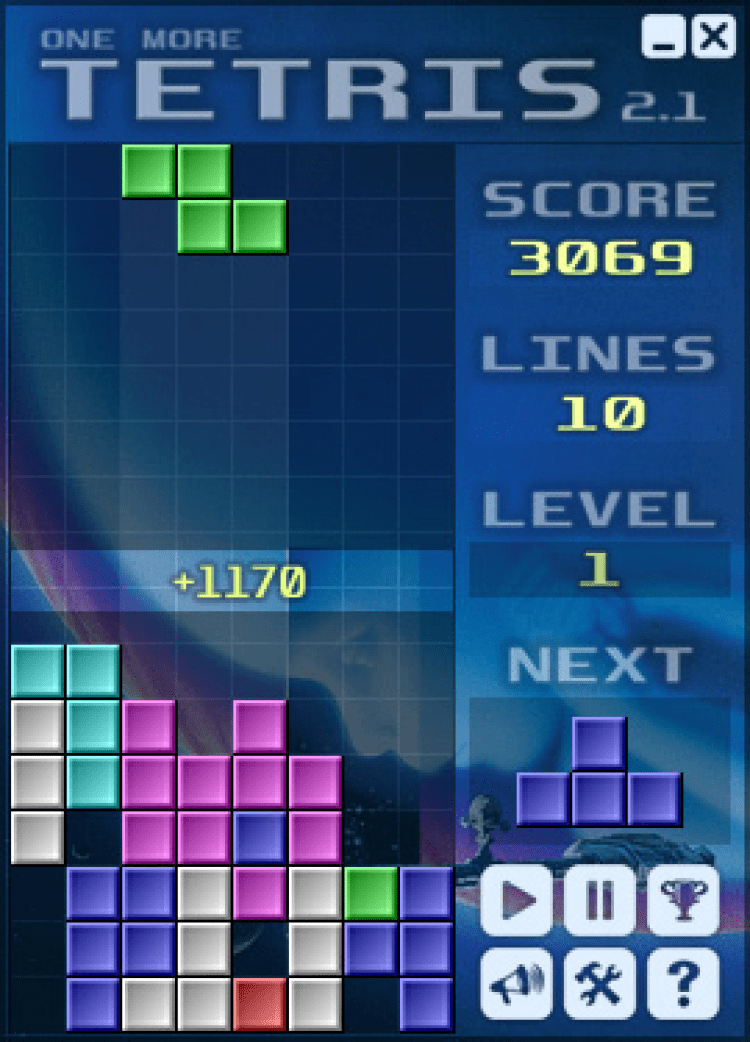Minimize the Tetris window
Viewport: 750px width, 1042px height.
click(664, 38)
